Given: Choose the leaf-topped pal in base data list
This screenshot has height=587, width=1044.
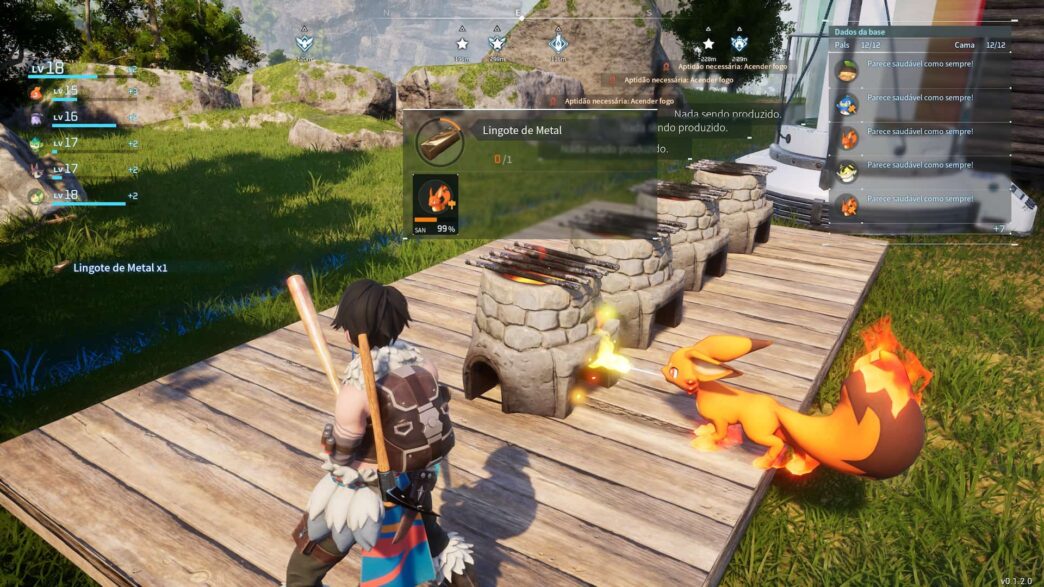Looking at the screenshot, I should 847,69.
